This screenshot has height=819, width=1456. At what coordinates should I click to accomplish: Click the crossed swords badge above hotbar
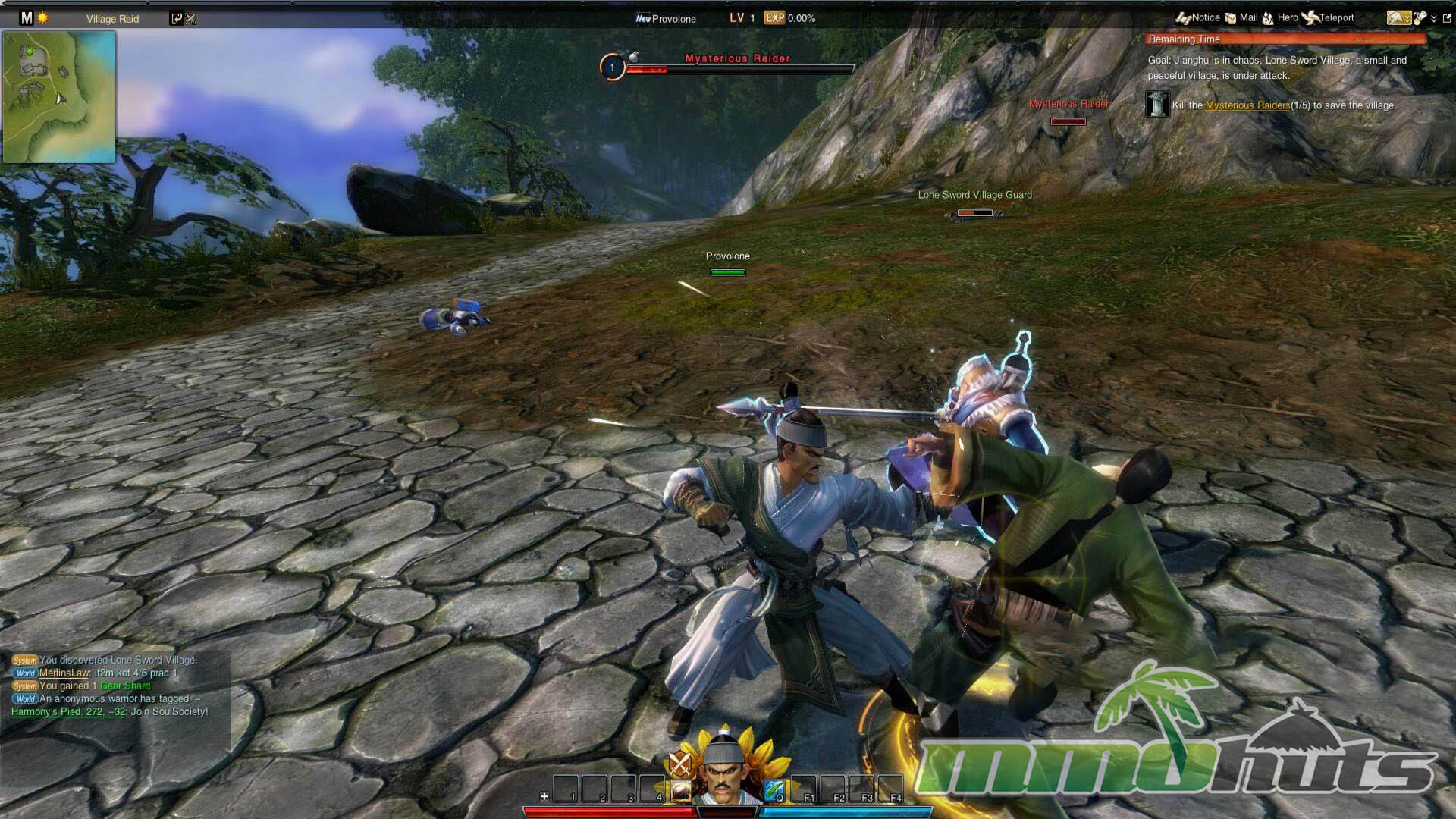[x=679, y=763]
